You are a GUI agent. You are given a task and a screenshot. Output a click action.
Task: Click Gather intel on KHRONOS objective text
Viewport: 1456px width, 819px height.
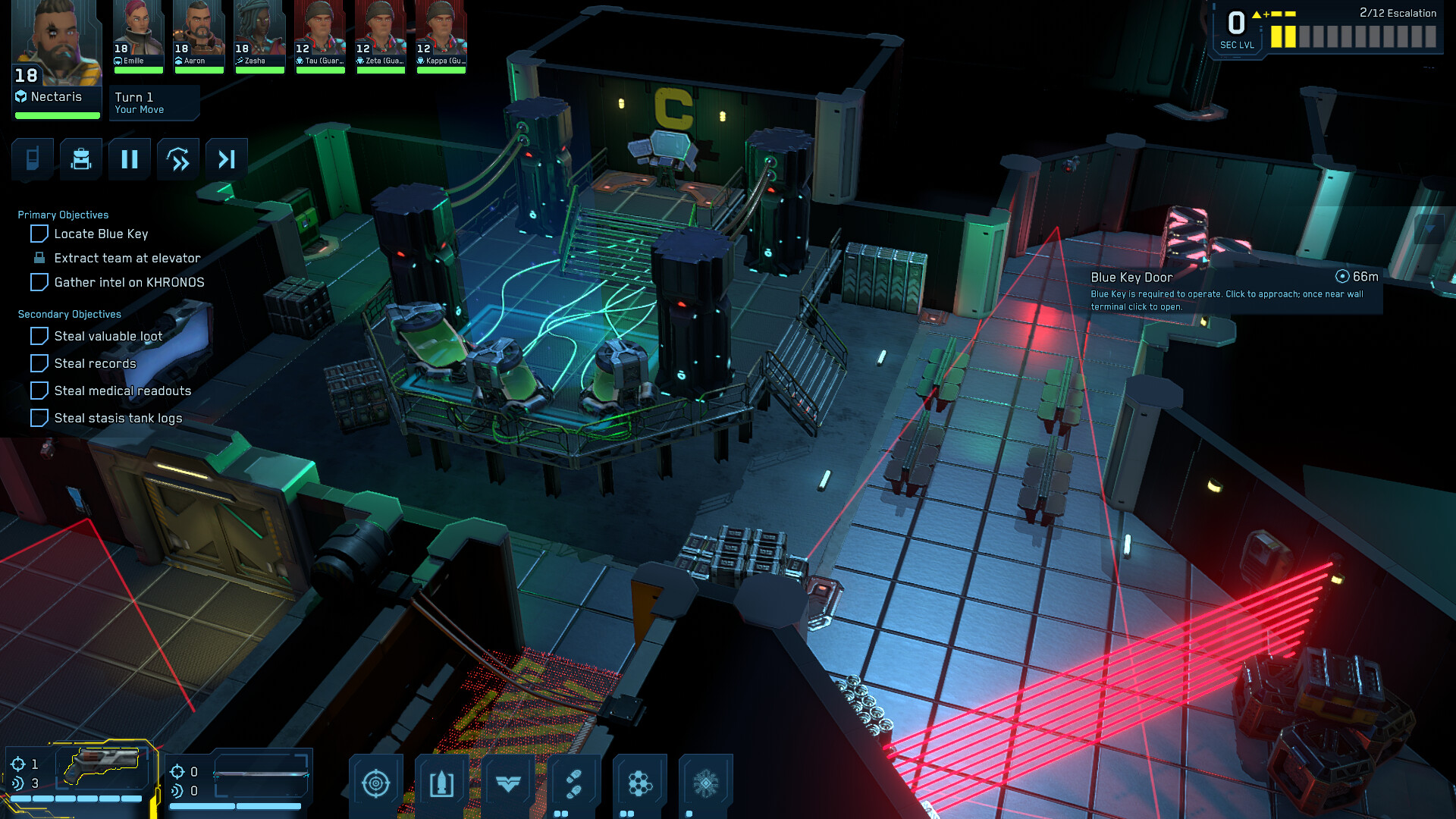point(129,281)
